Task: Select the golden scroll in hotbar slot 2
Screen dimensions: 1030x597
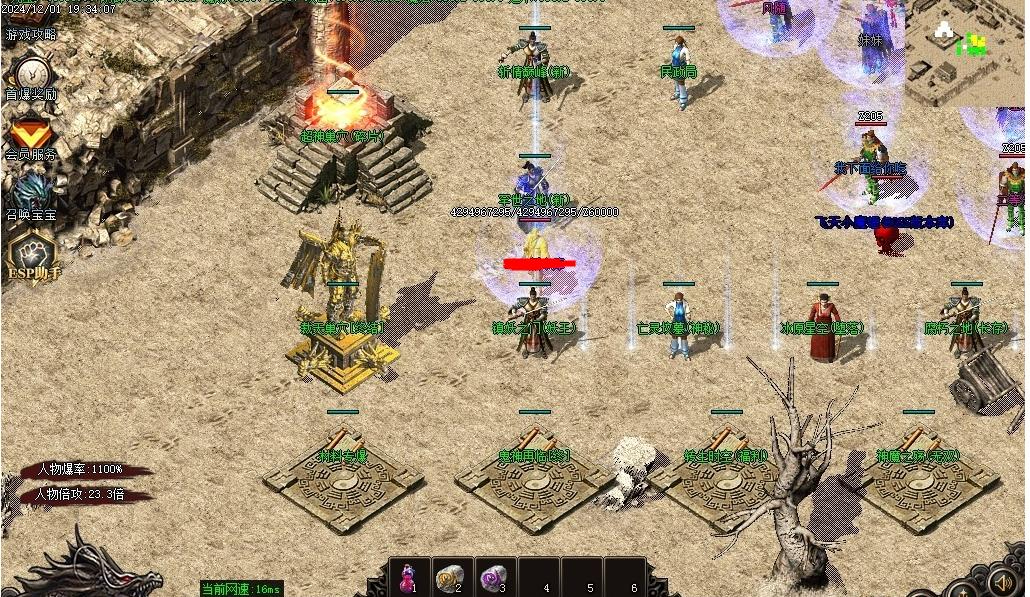Action: [x=451, y=577]
